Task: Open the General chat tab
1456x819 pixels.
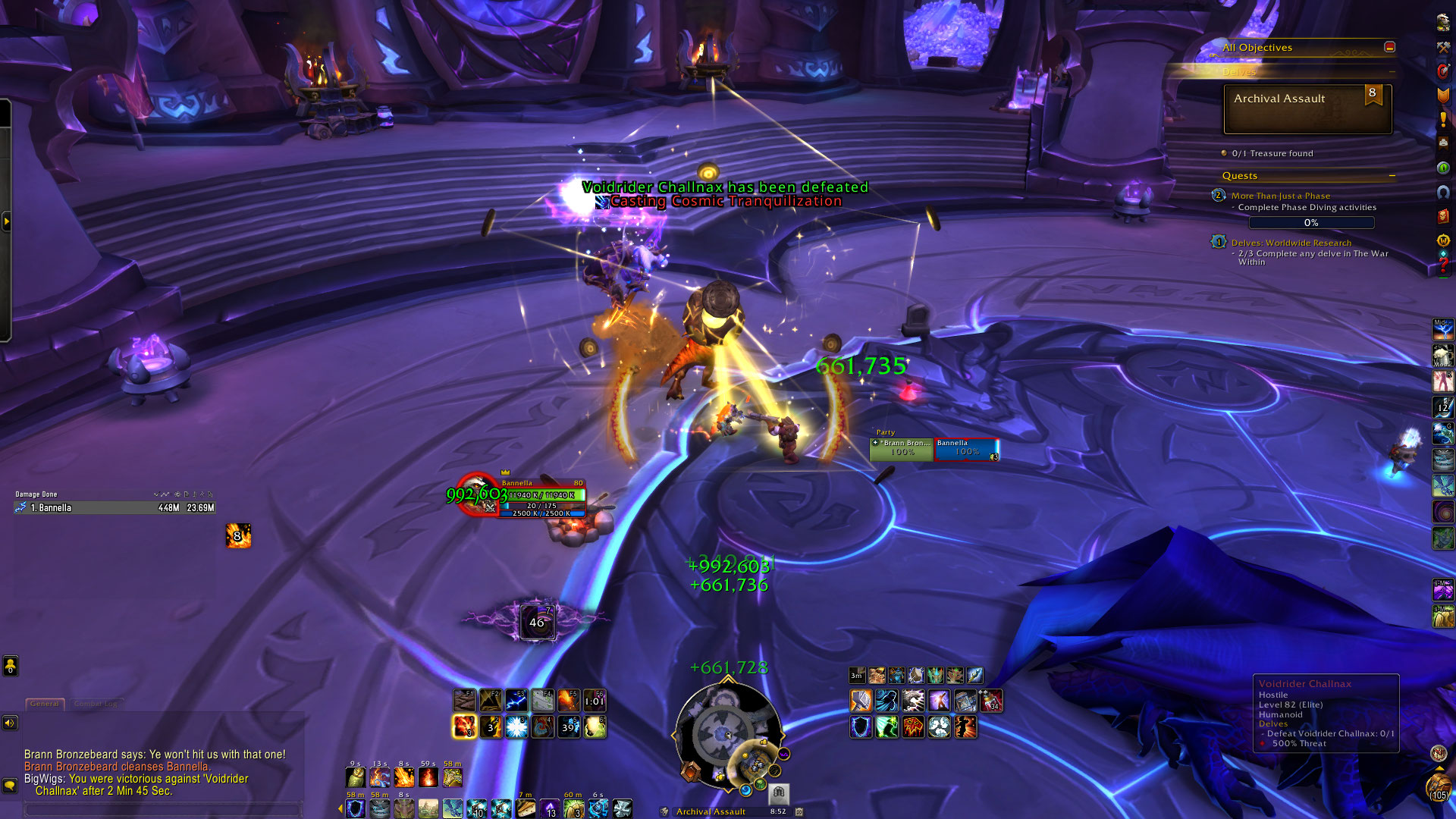Action: coord(45,704)
